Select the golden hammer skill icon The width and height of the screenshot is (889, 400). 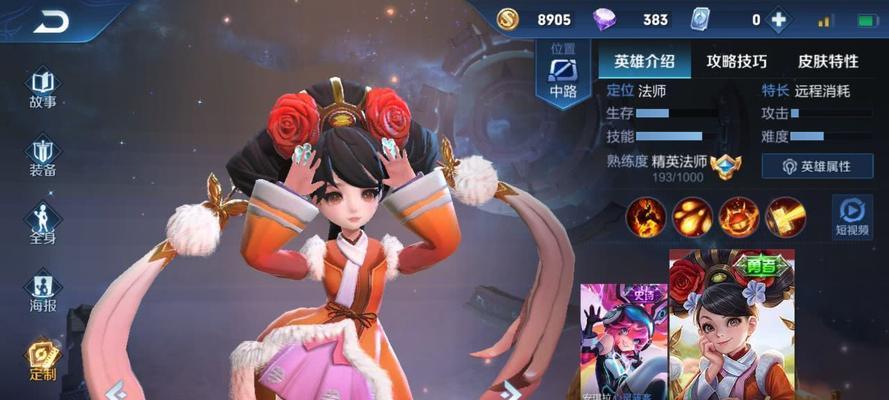click(x=785, y=217)
